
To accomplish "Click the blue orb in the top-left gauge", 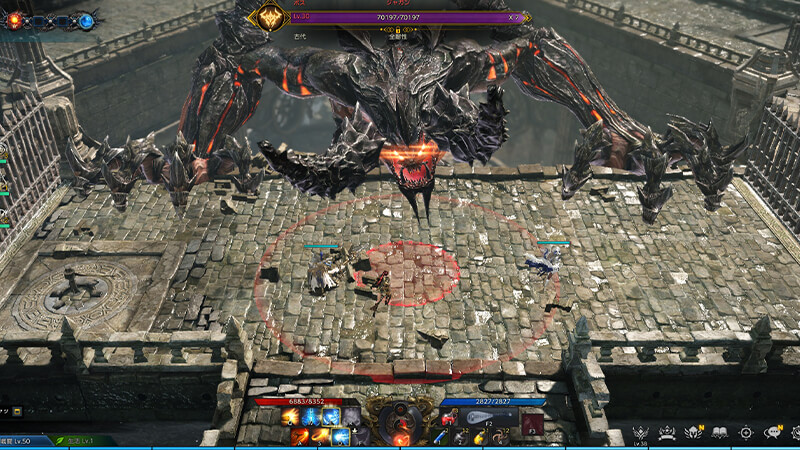I will point(87,20).
